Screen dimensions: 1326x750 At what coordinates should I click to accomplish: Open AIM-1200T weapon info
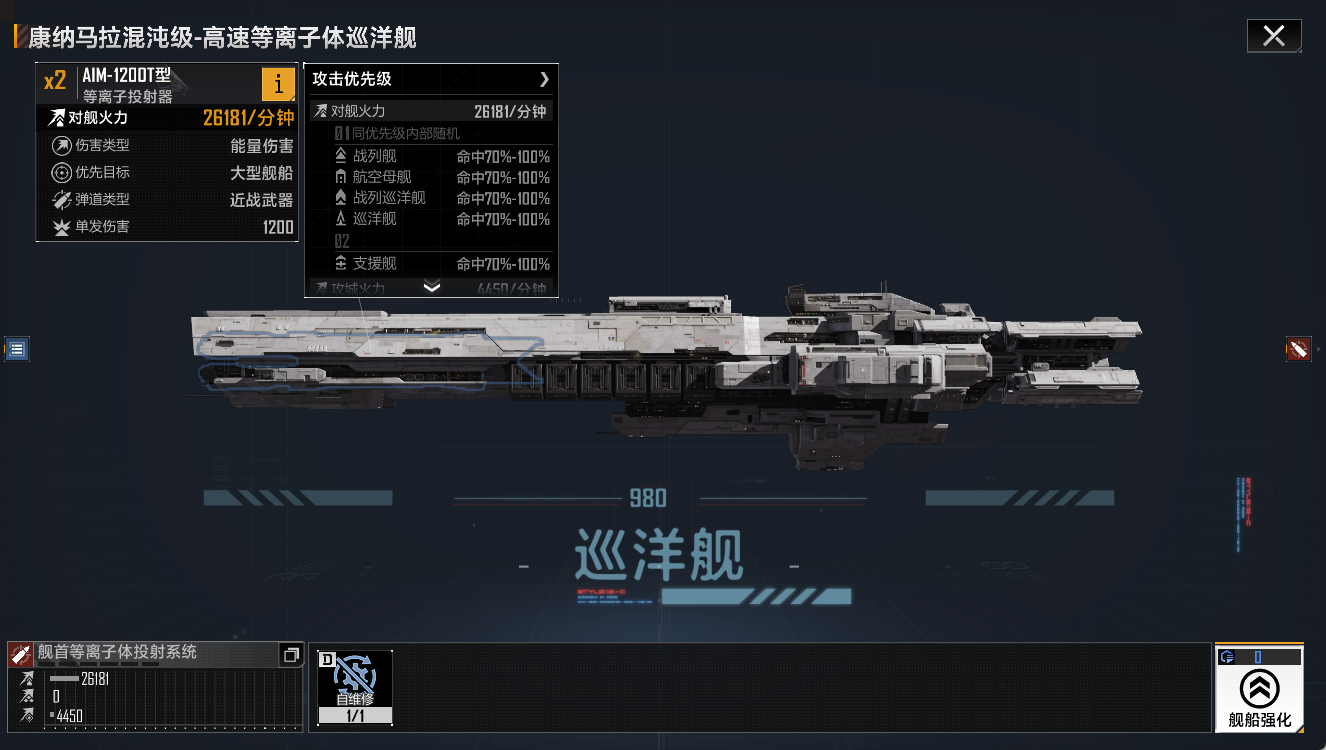tap(278, 84)
